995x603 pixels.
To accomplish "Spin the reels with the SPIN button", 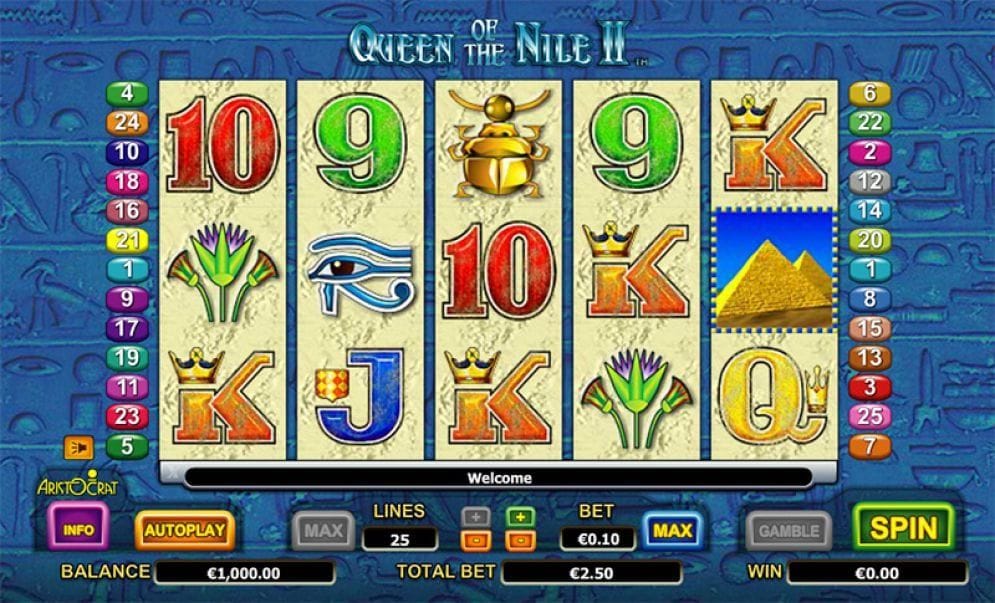I will [x=903, y=528].
